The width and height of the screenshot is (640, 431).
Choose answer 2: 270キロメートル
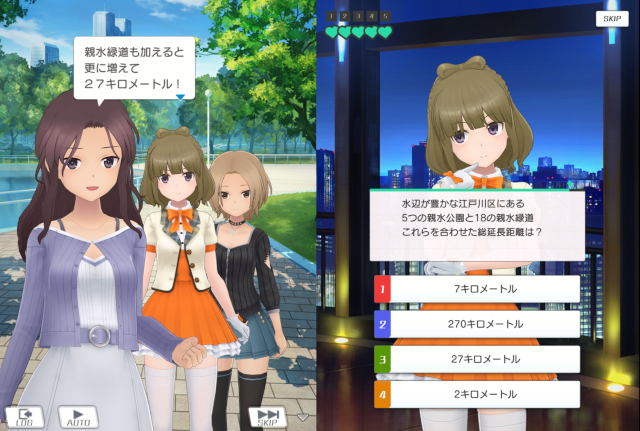point(476,324)
